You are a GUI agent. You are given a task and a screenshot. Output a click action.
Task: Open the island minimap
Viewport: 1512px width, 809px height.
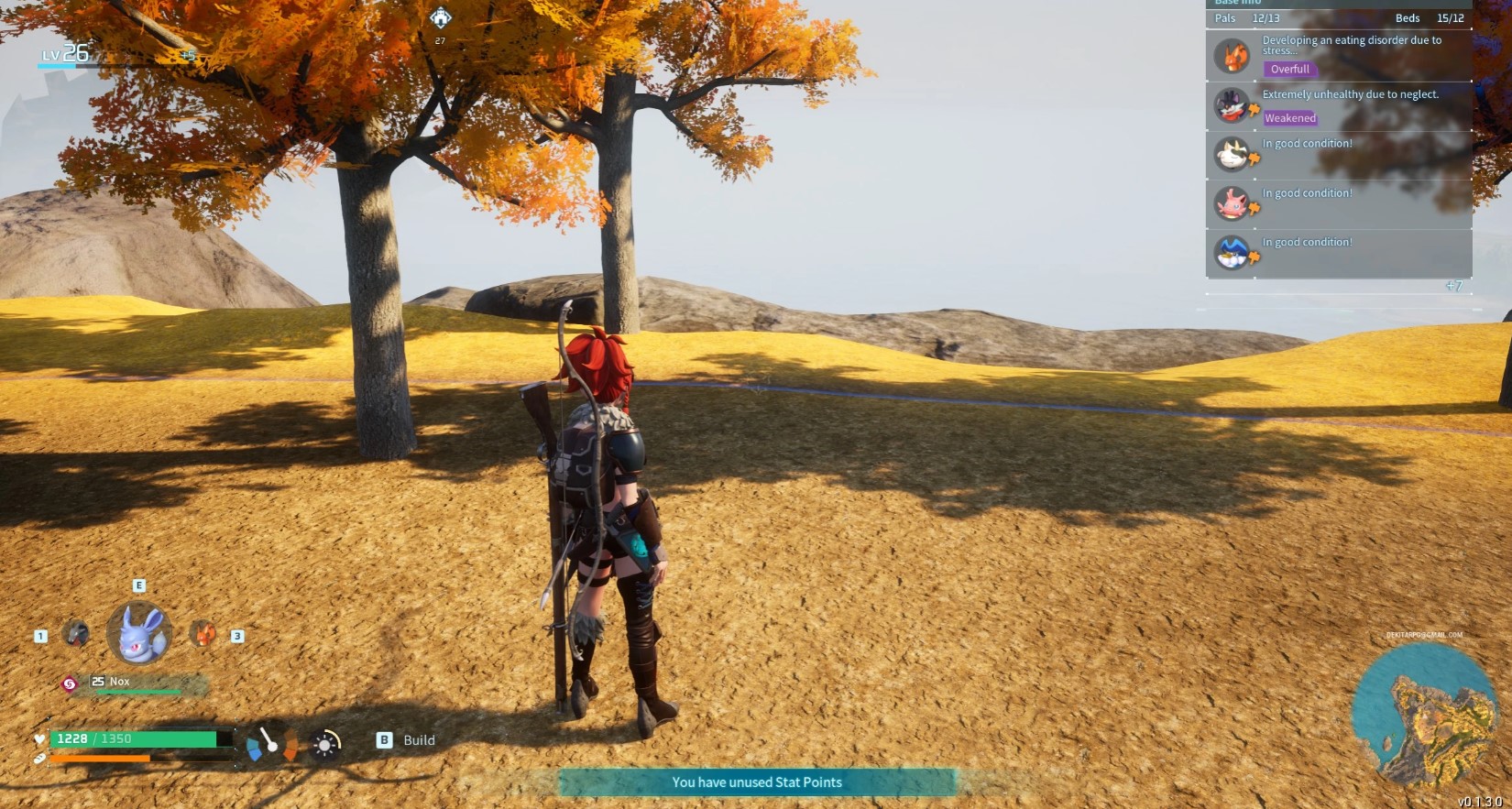coord(1426,716)
